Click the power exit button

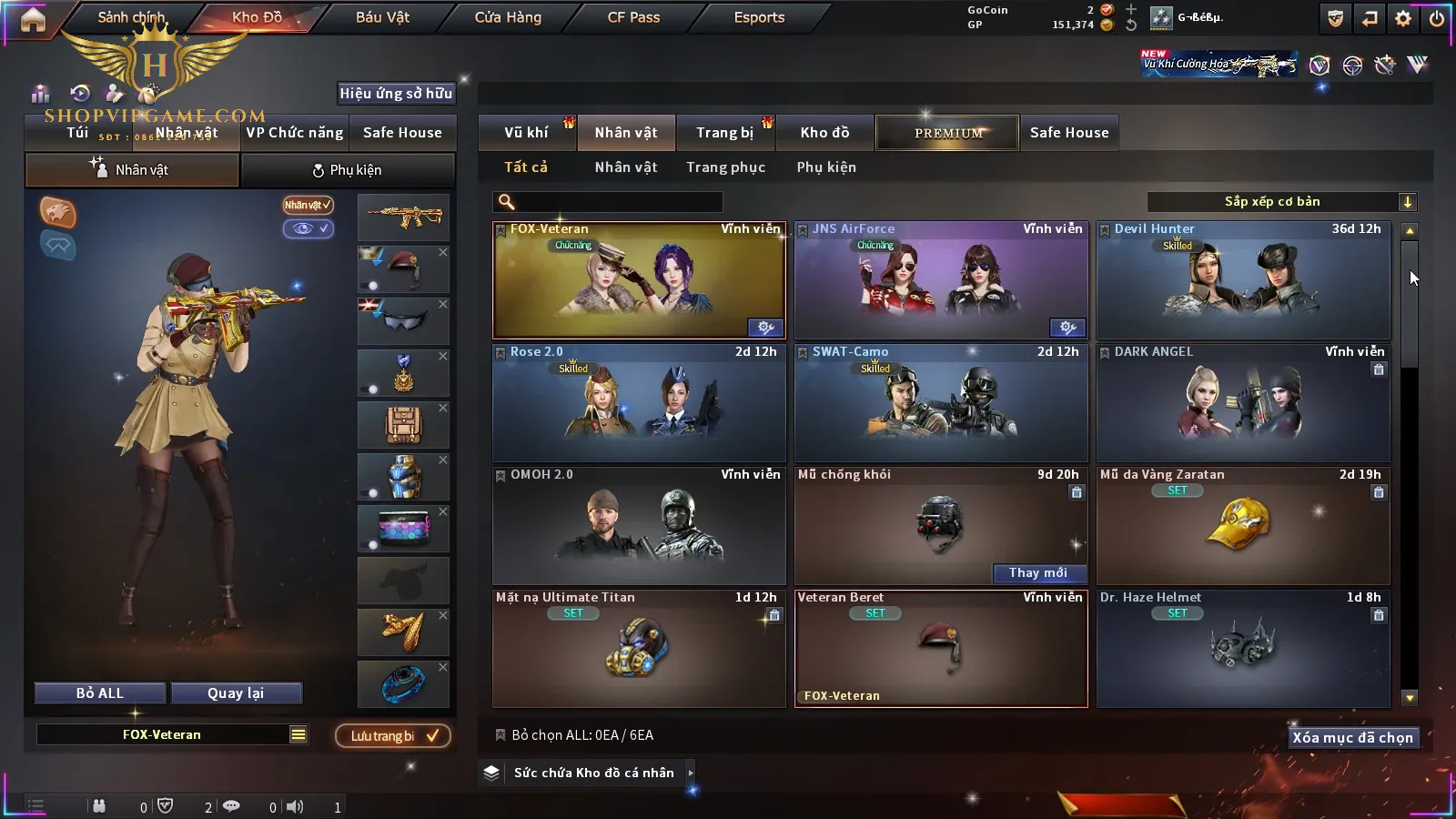point(1436,18)
